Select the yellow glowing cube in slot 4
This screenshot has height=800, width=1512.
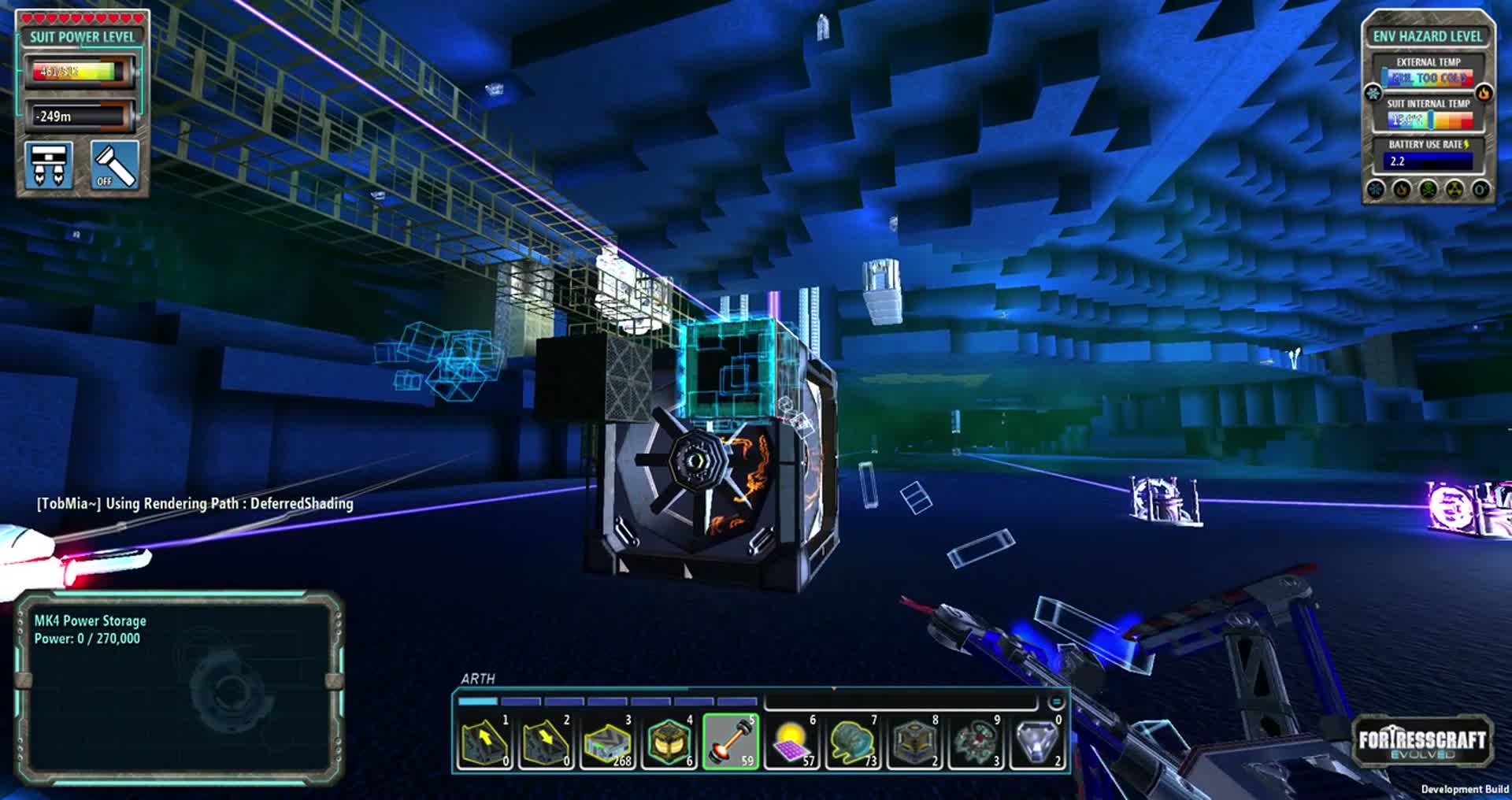[x=669, y=742]
